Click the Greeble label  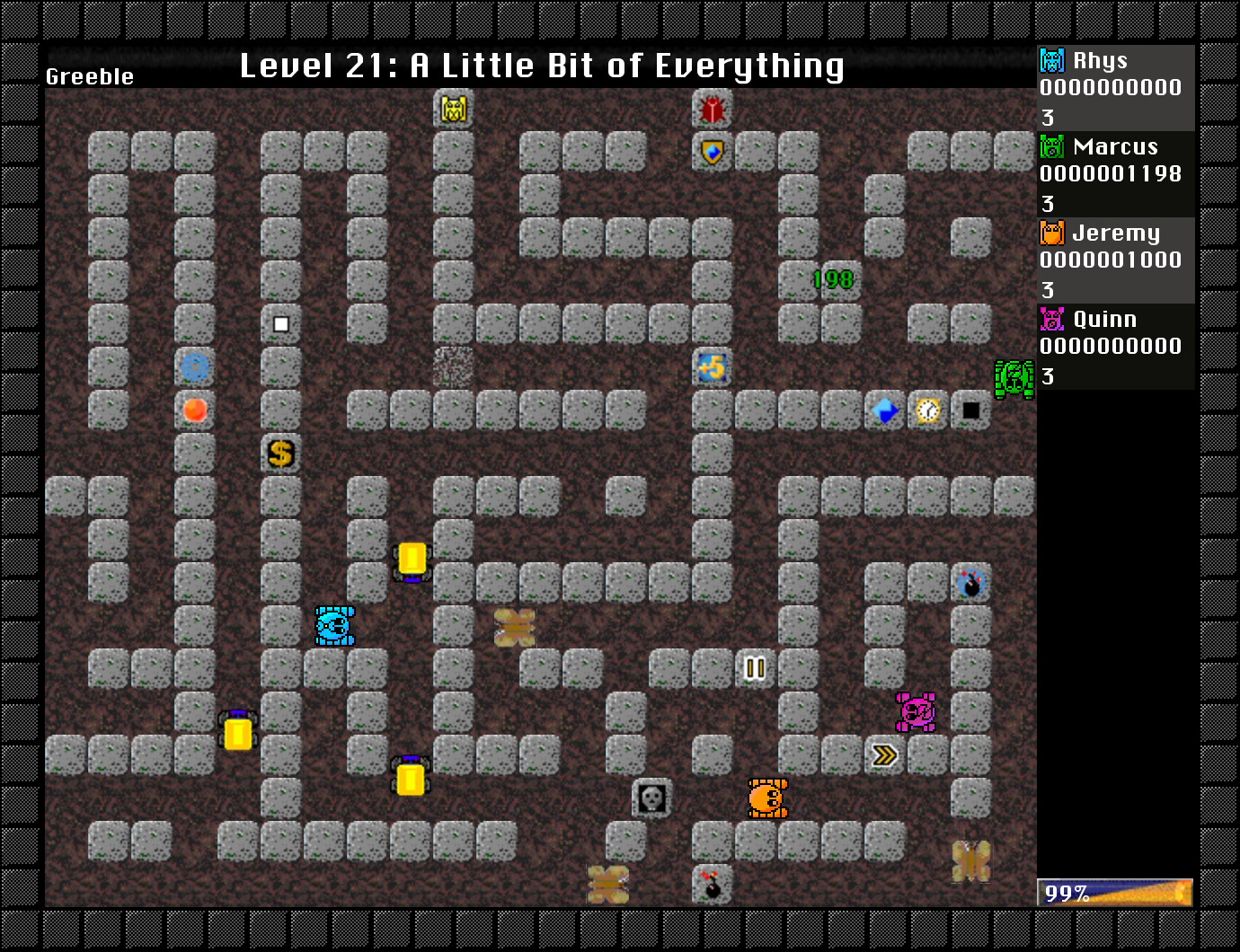click(89, 76)
